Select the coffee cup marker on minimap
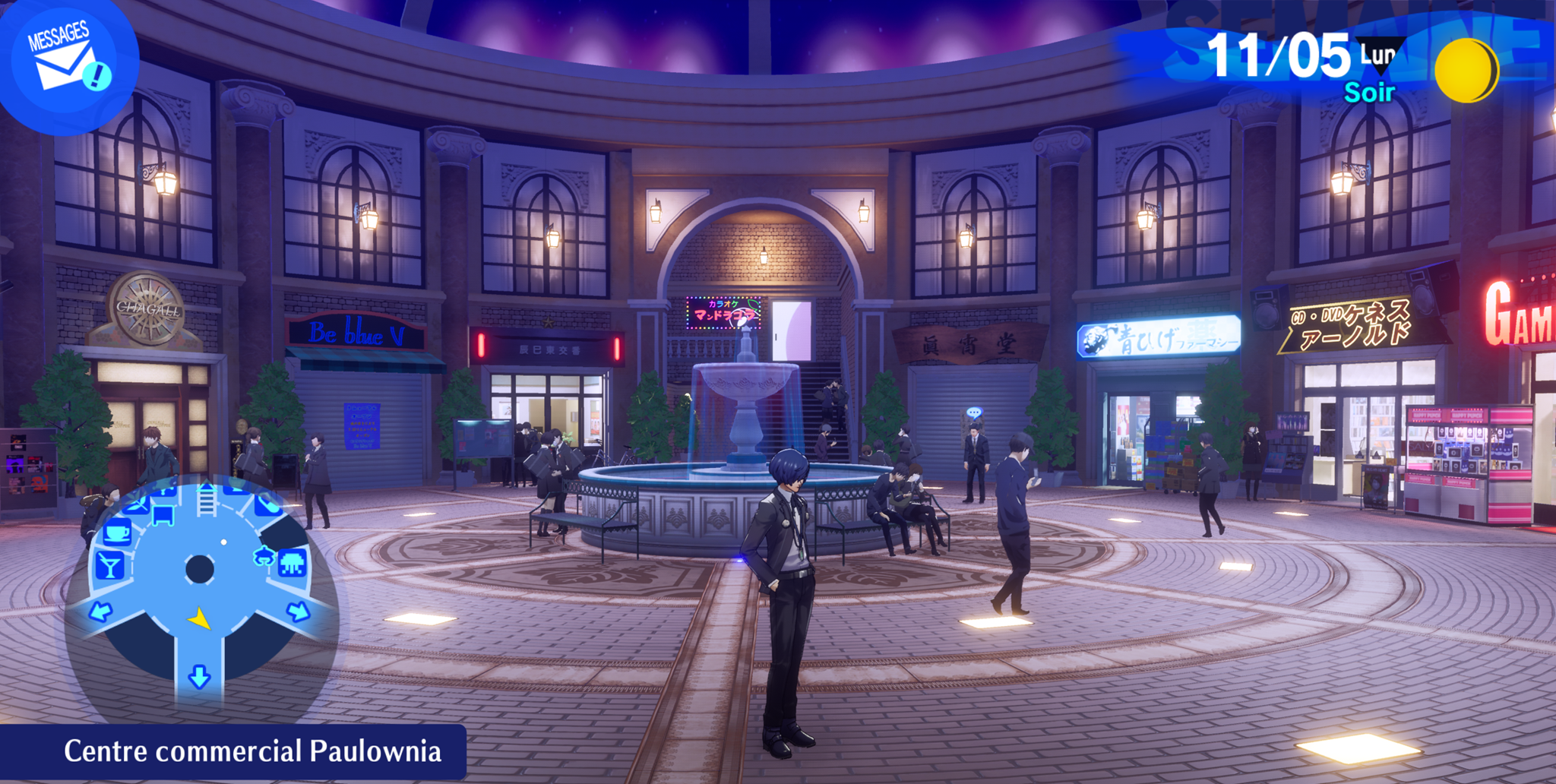Image resolution: width=1556 pixels, height=784 pixels. [x=117, y=533]
